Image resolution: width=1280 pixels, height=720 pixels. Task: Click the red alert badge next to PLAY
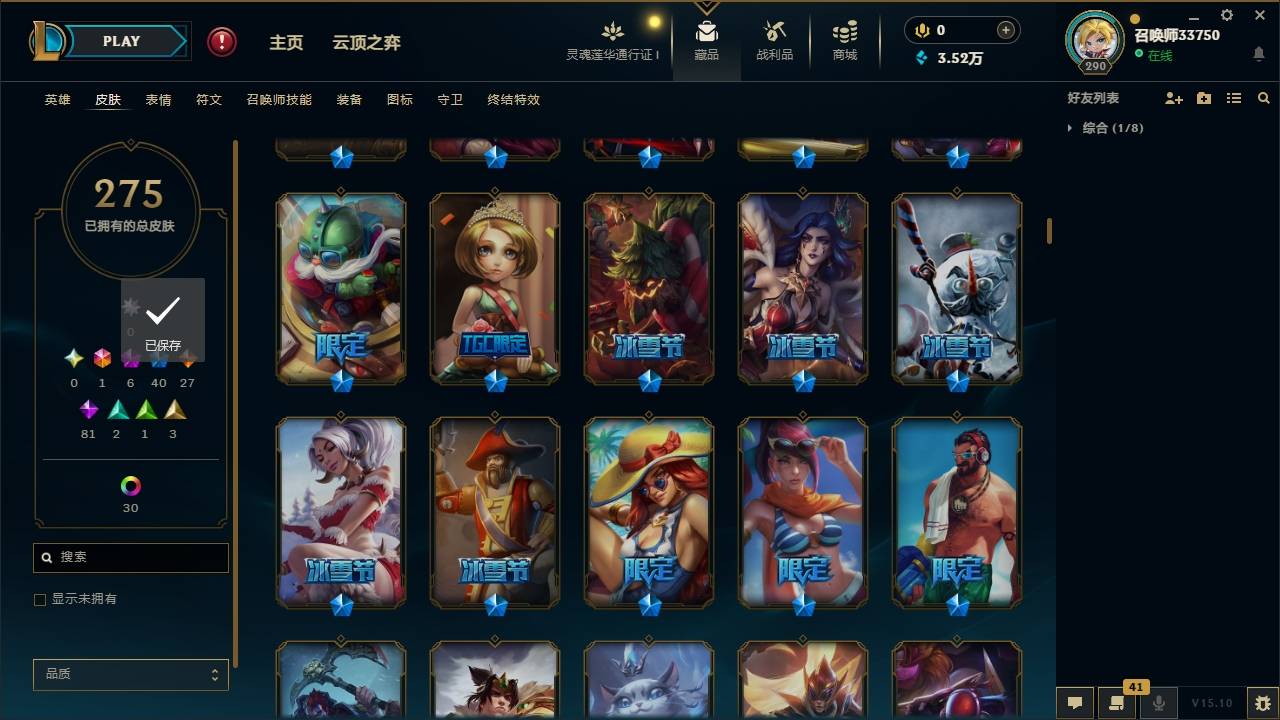coord(220,42)
